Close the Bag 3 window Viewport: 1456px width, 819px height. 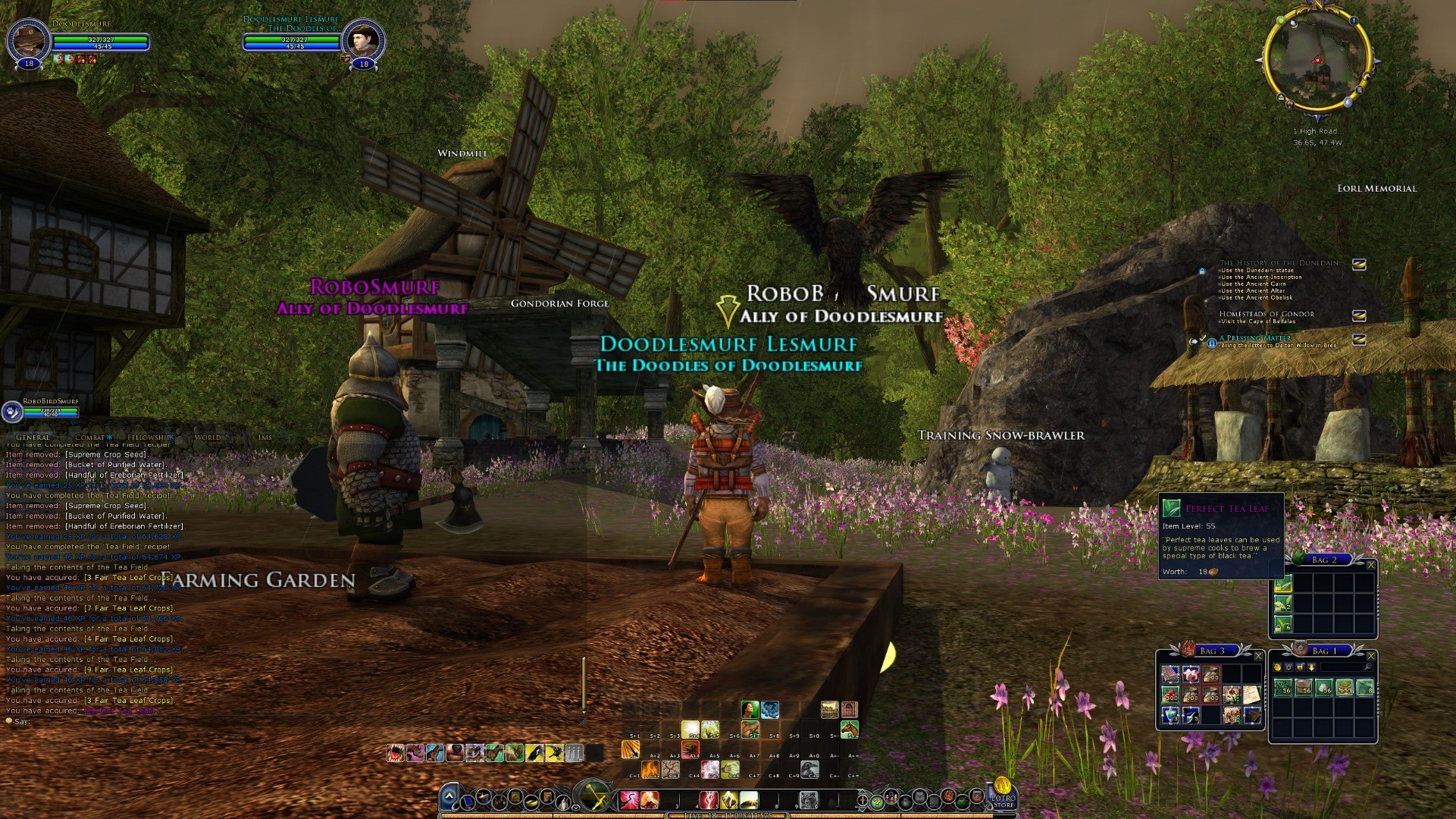click(1258, 656)
